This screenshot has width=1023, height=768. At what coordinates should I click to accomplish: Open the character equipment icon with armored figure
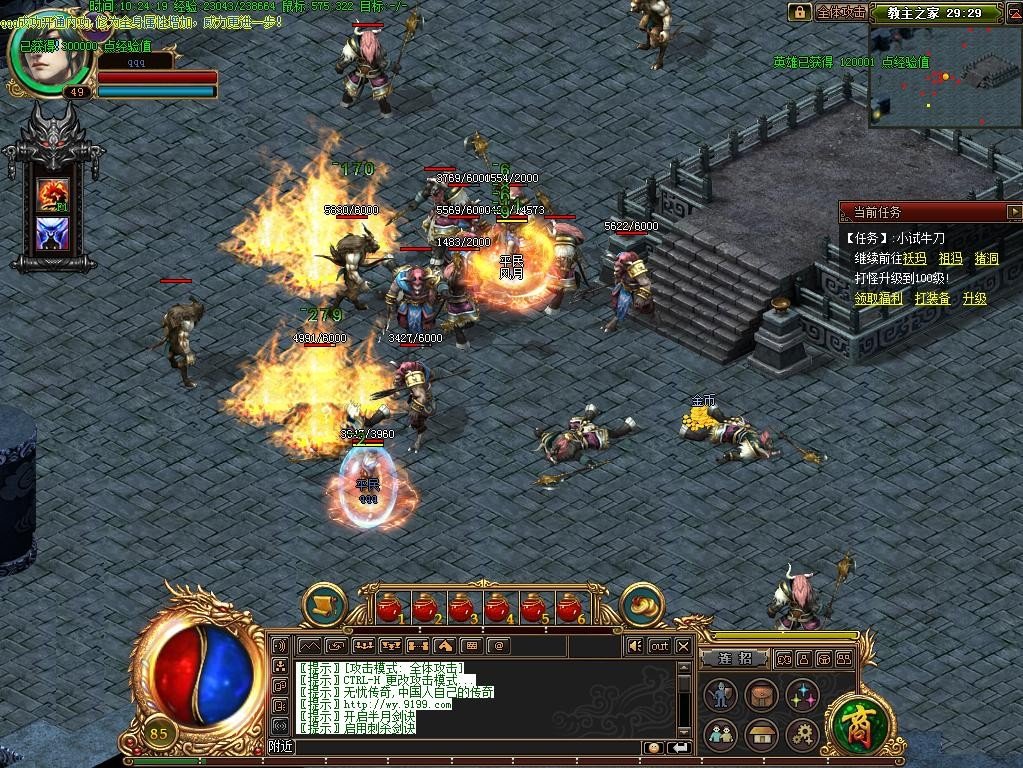(x=720, y=695)
